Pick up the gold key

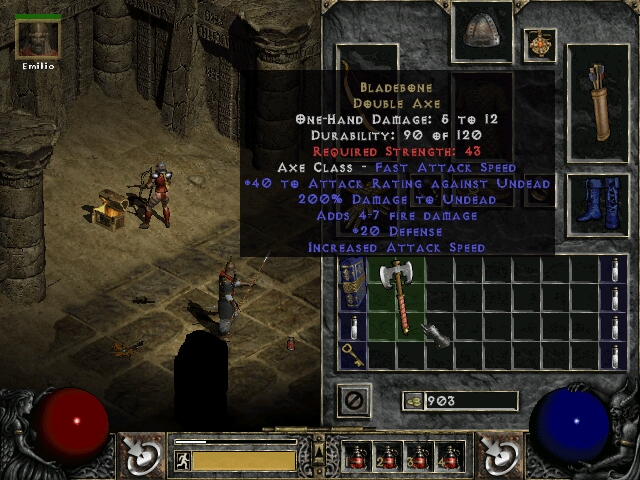[x=353, y=354]
